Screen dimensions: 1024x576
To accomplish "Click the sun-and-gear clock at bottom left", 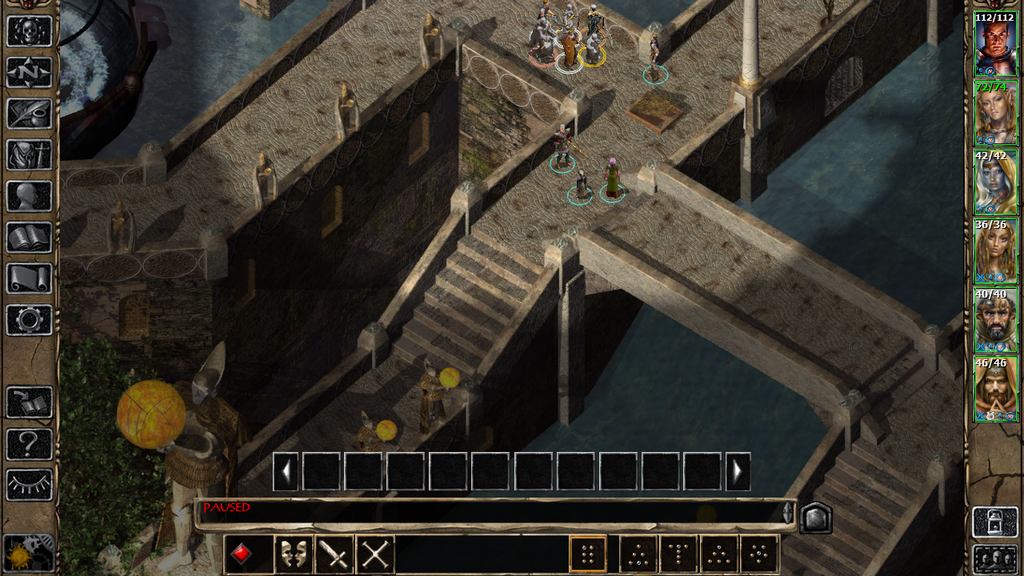I will click(x=28, y=553).
